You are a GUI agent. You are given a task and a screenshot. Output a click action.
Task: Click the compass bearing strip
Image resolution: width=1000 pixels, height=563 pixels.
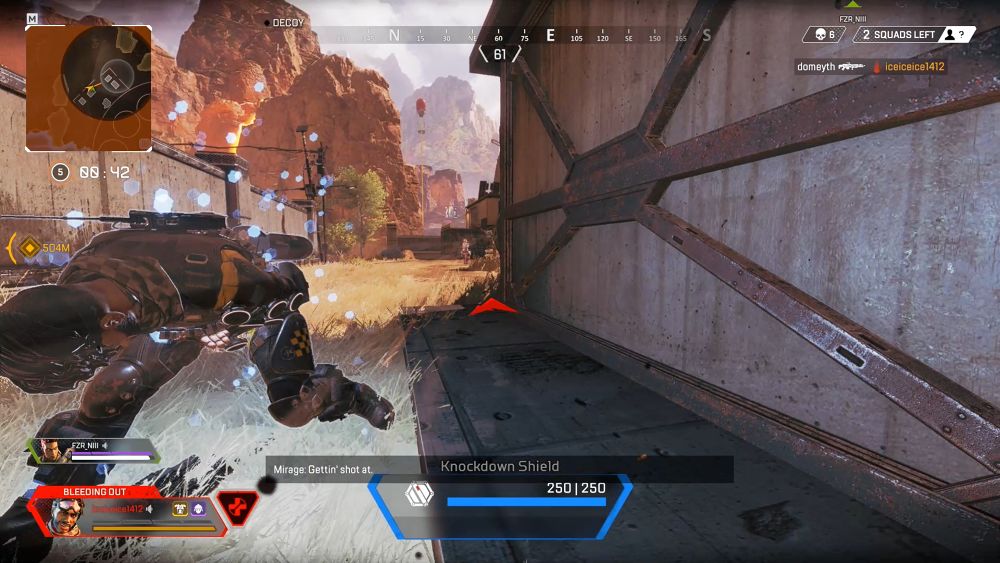(x=520, y=36)
